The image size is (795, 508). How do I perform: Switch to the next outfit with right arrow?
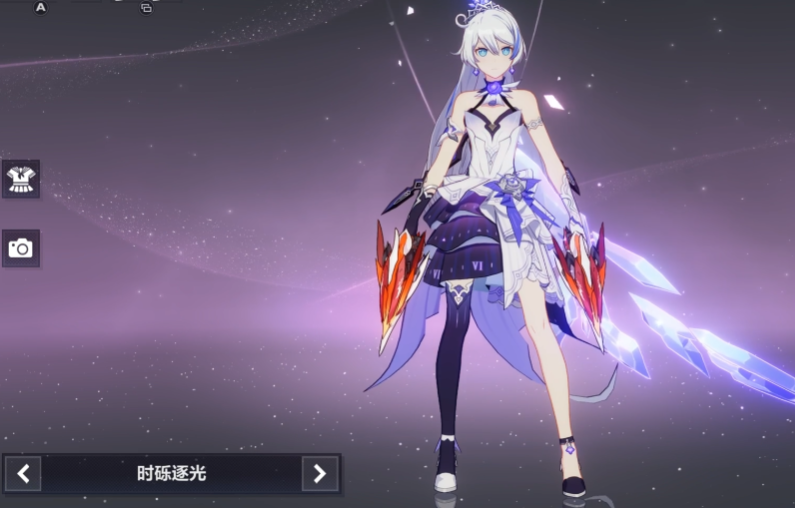point(320,473)
